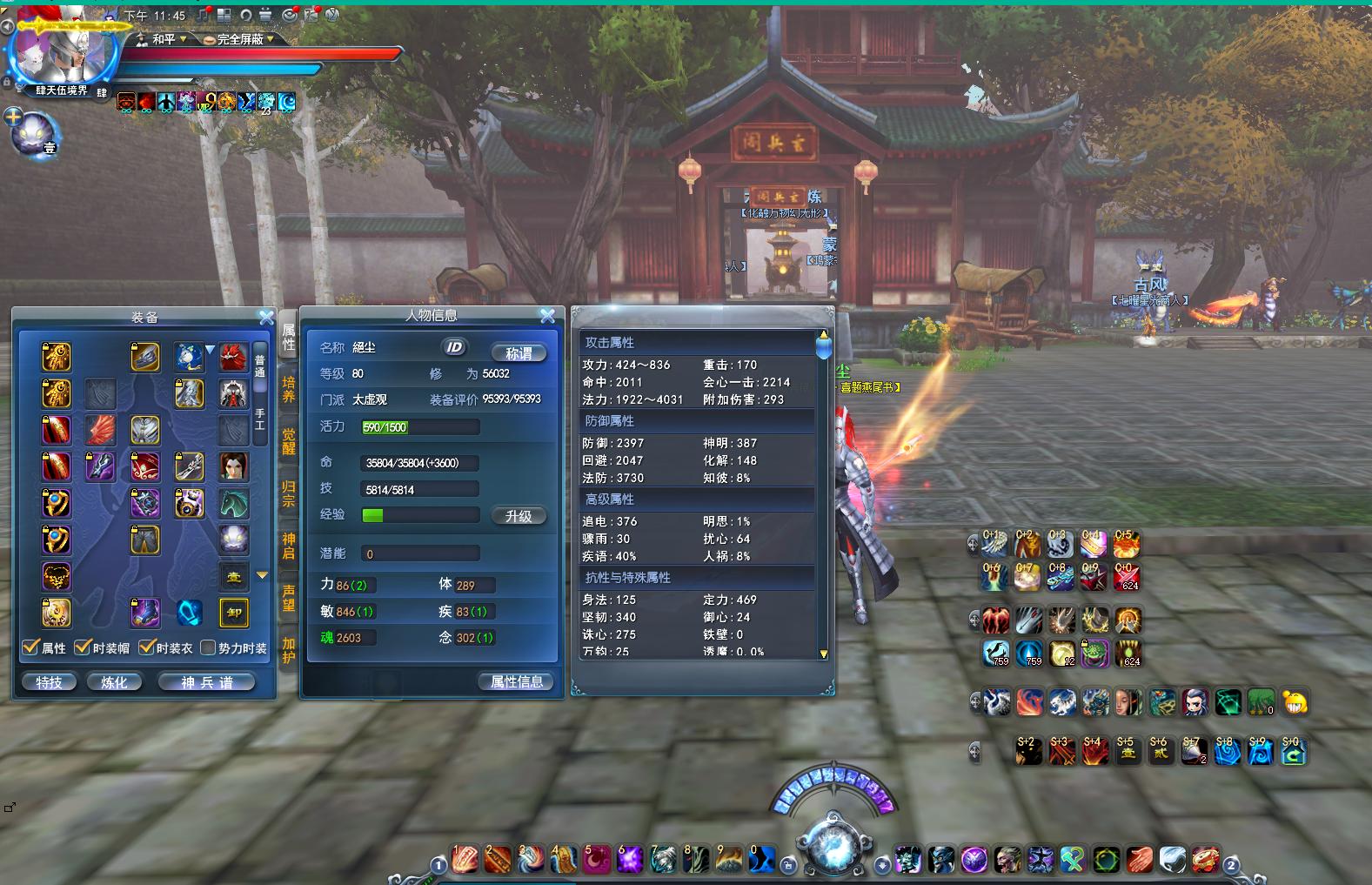Viewport: 1372px width, 885px height.
Task: Switch to the 觉醒 awakening tab
Action: coord(288,441)
